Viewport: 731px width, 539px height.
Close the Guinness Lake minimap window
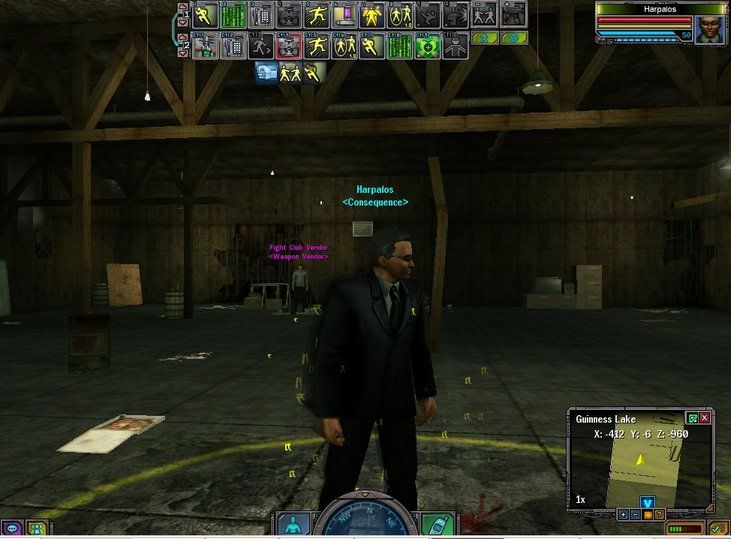click(x=705, y=418)
